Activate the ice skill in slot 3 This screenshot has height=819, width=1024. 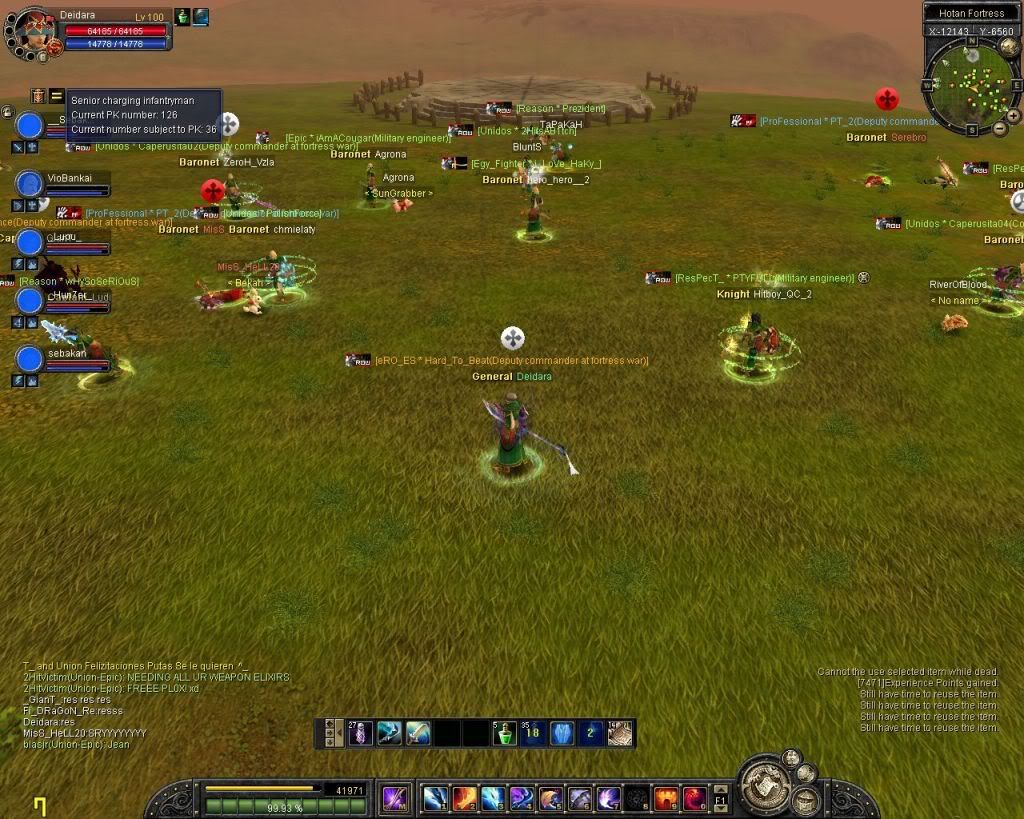click(x=493, y=799)
